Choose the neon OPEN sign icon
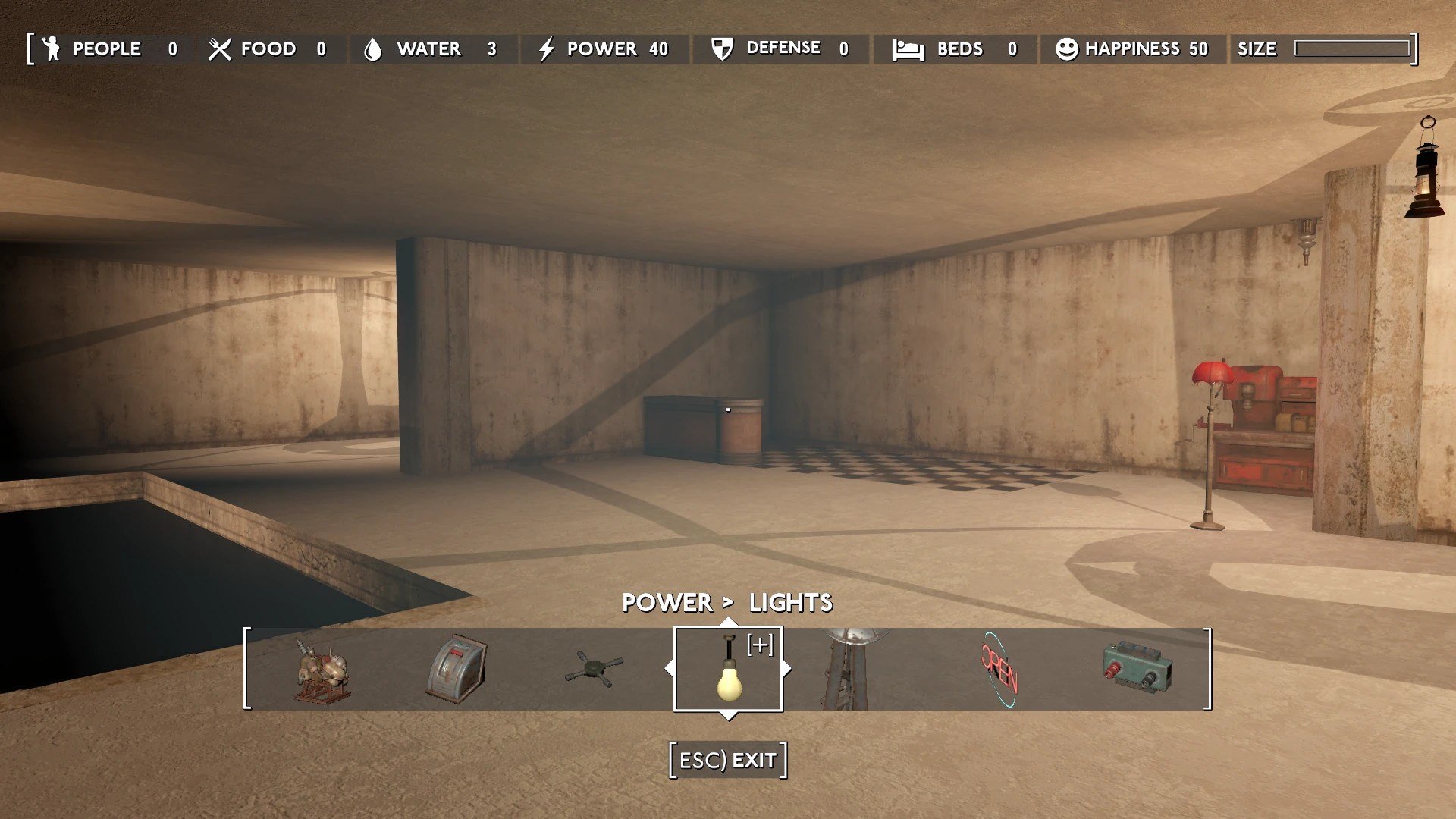This screenshot has height=819, width=1456. point(999,670)
